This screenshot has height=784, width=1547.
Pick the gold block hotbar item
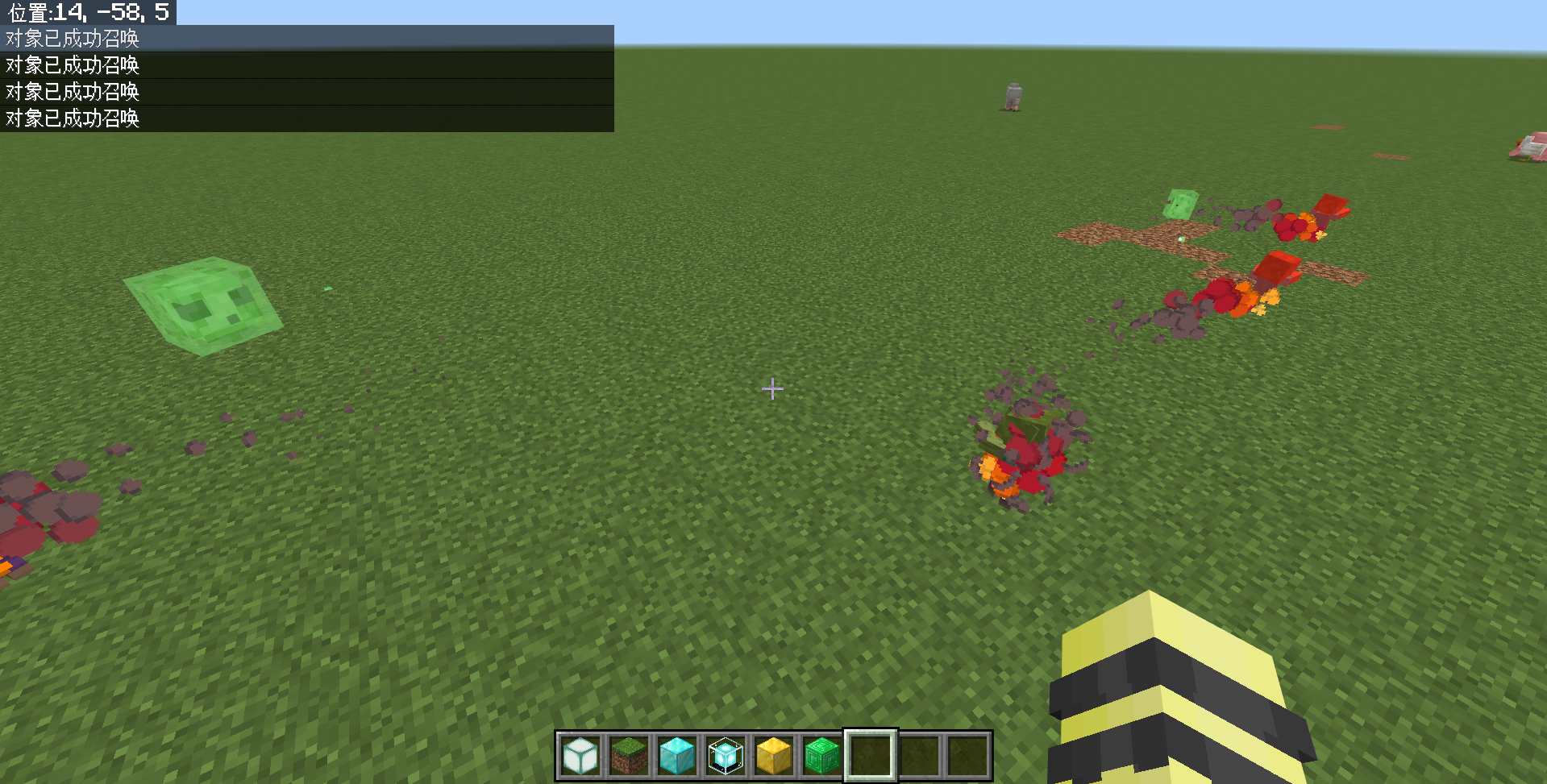pos(773,756)
